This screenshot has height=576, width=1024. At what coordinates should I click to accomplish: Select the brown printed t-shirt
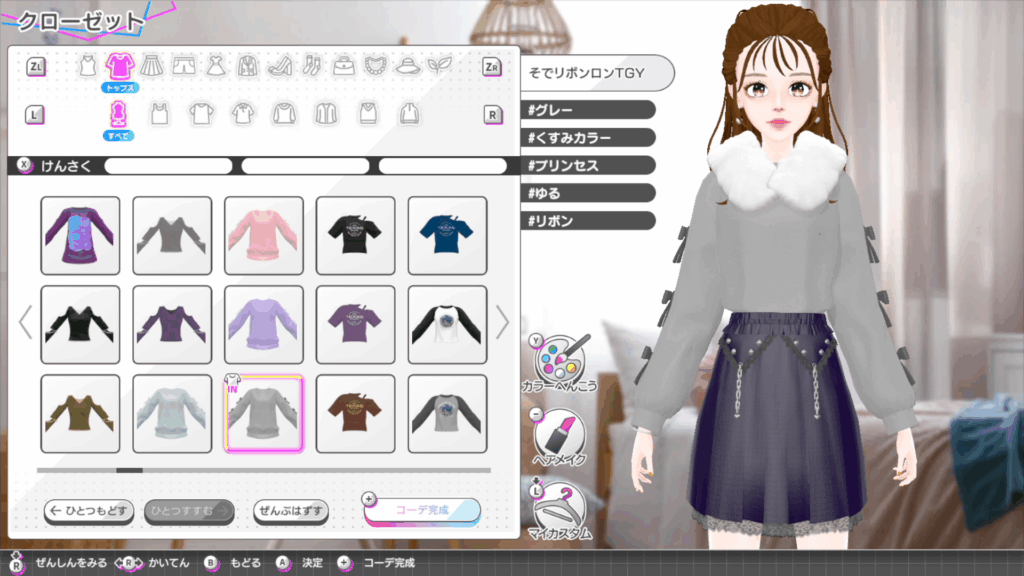click(355, 413)
